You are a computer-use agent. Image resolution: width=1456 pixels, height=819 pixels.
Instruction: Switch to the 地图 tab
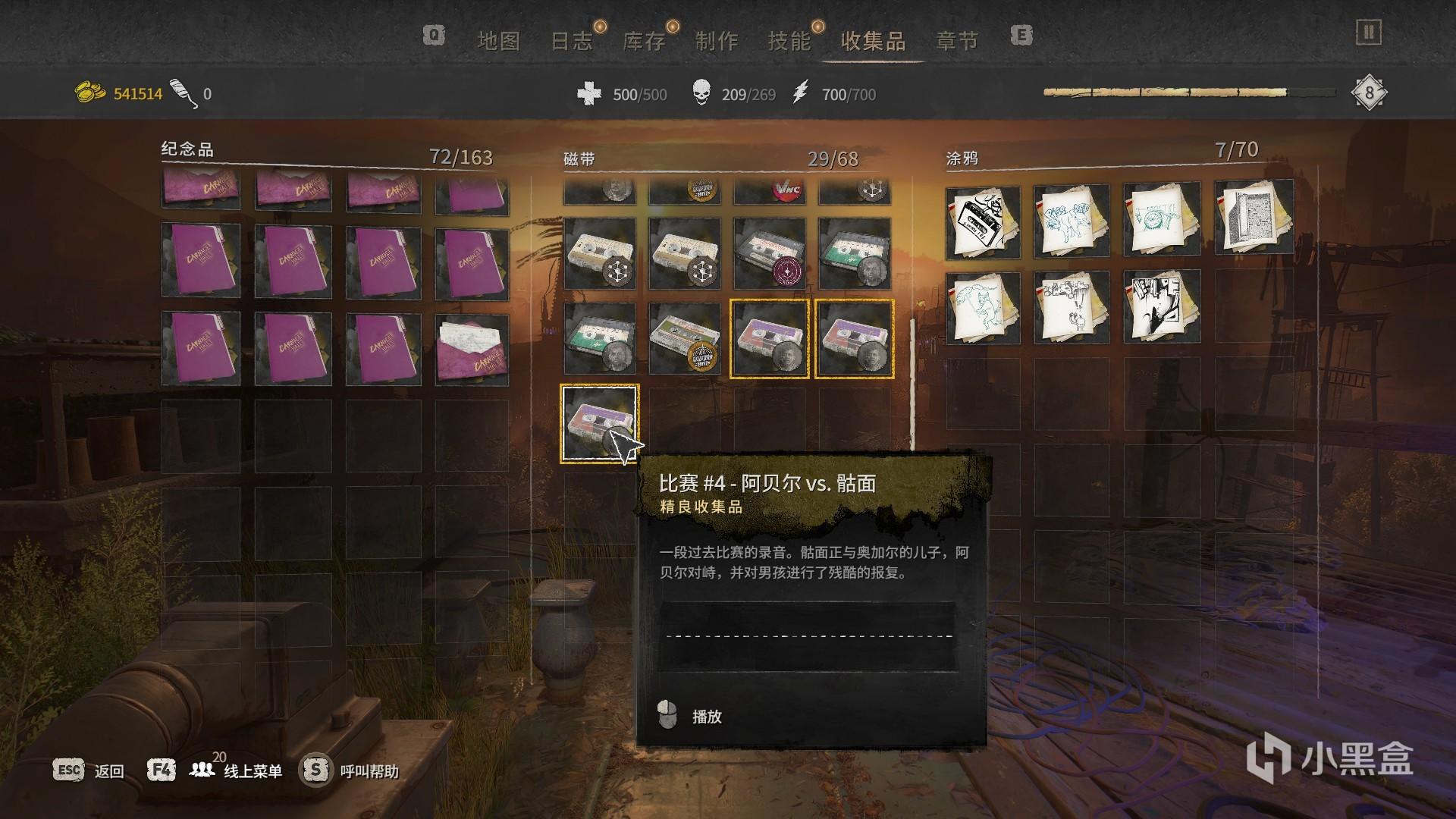click(498, 41)
